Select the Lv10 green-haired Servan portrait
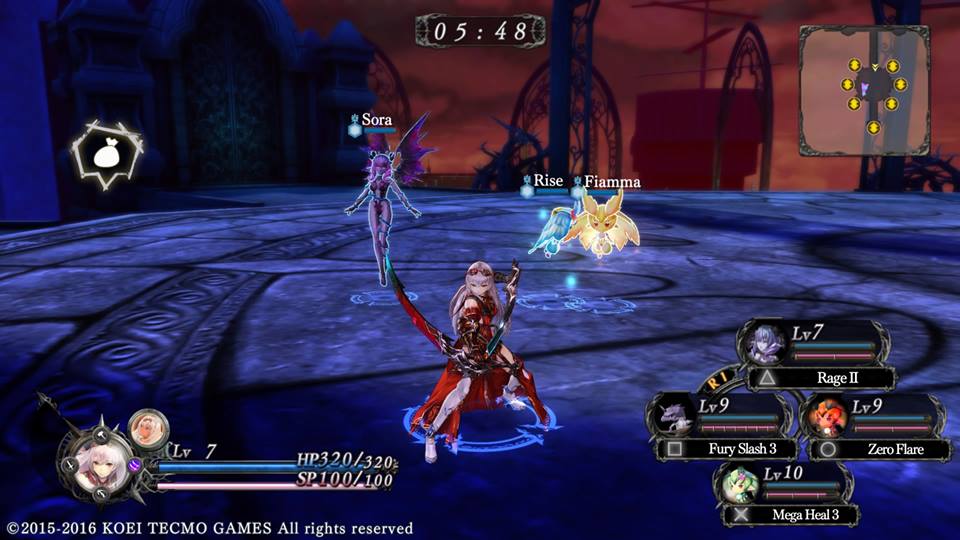 pos(741,486)
